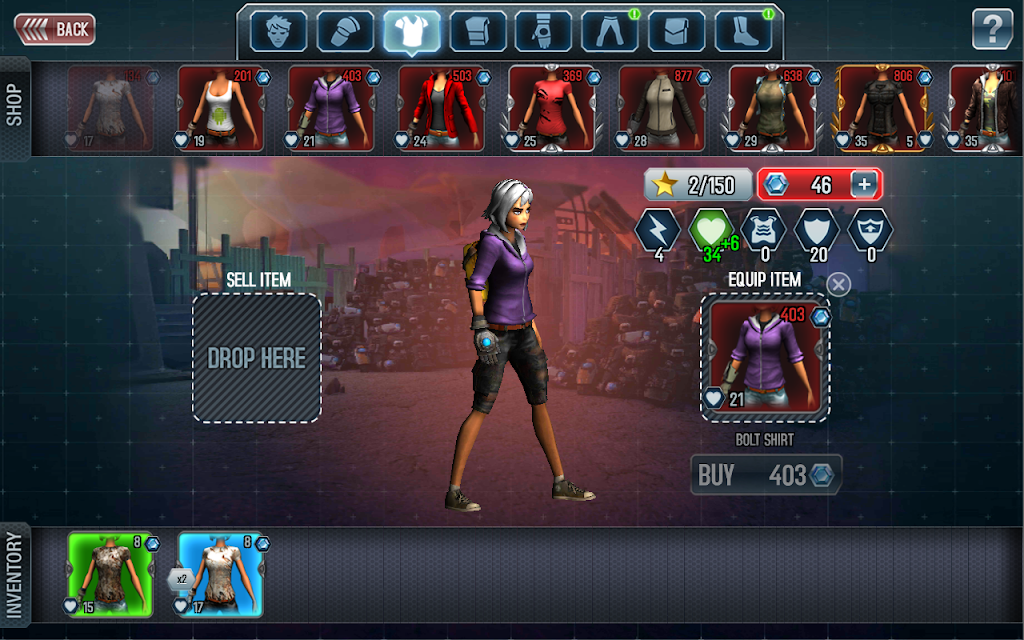
Task: Open the INVENTORY side tab
Action: 14,576
